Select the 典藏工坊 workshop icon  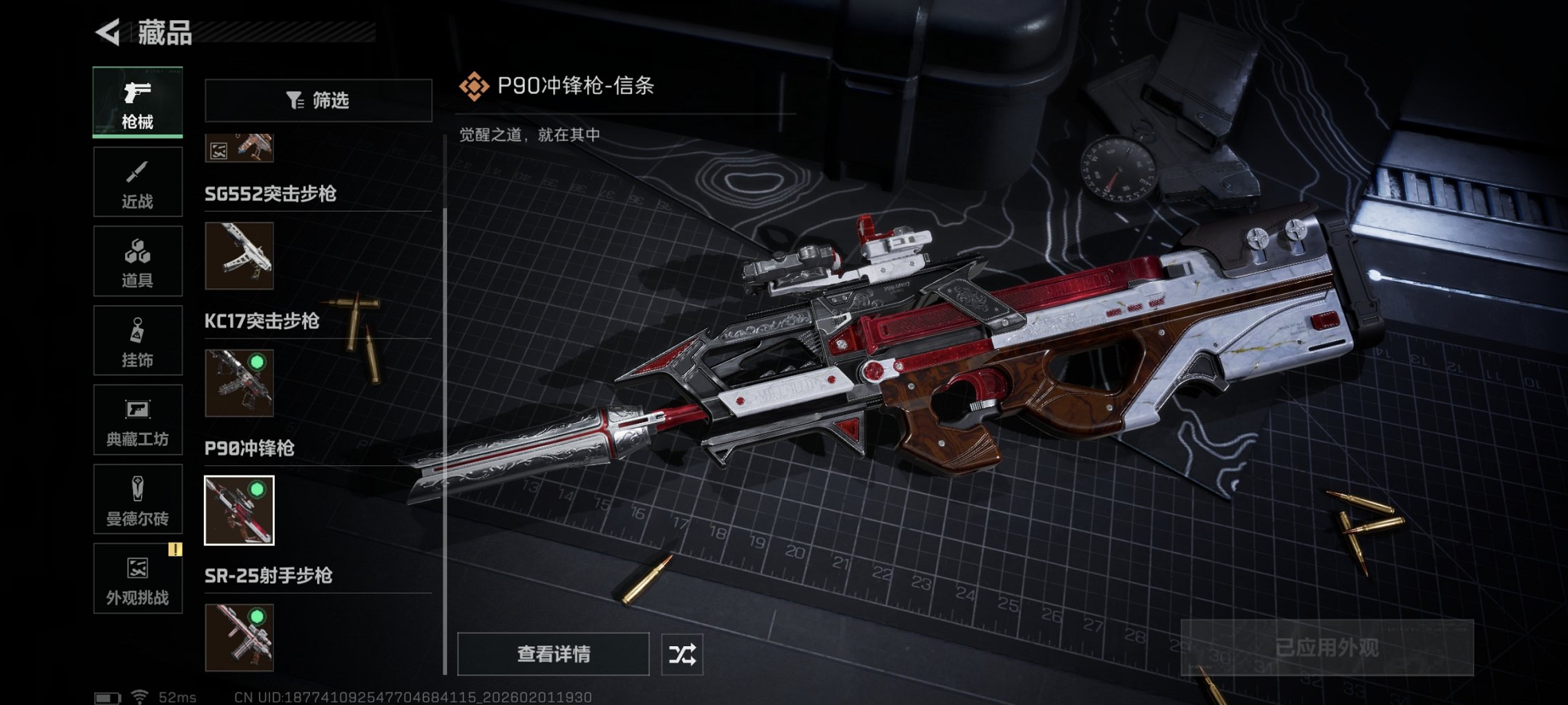(137, 420)
